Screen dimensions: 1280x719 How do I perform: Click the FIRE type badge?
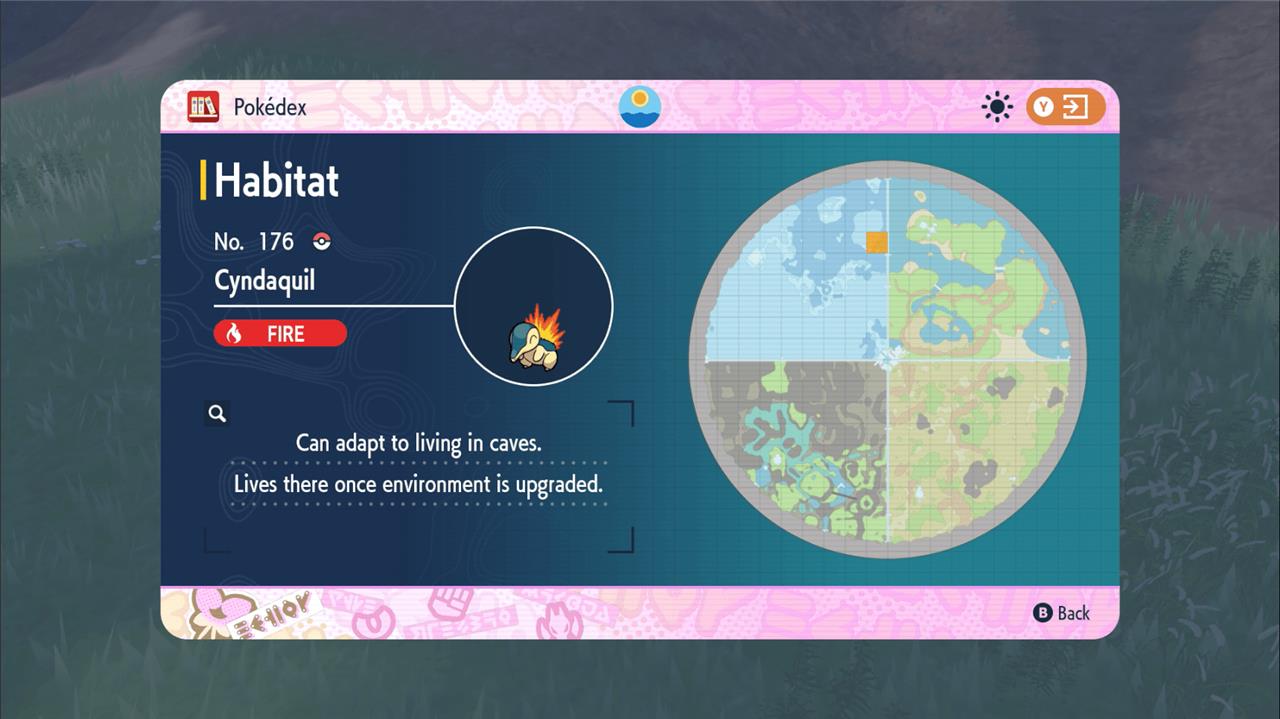(280, 334)
